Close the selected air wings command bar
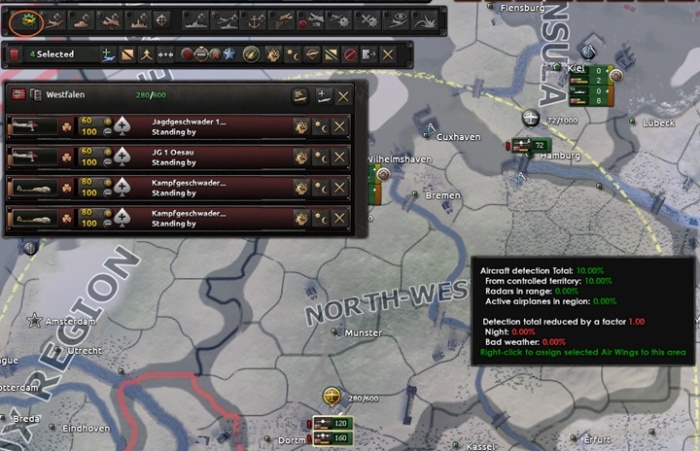700x451 pixels. click(387, 54)
